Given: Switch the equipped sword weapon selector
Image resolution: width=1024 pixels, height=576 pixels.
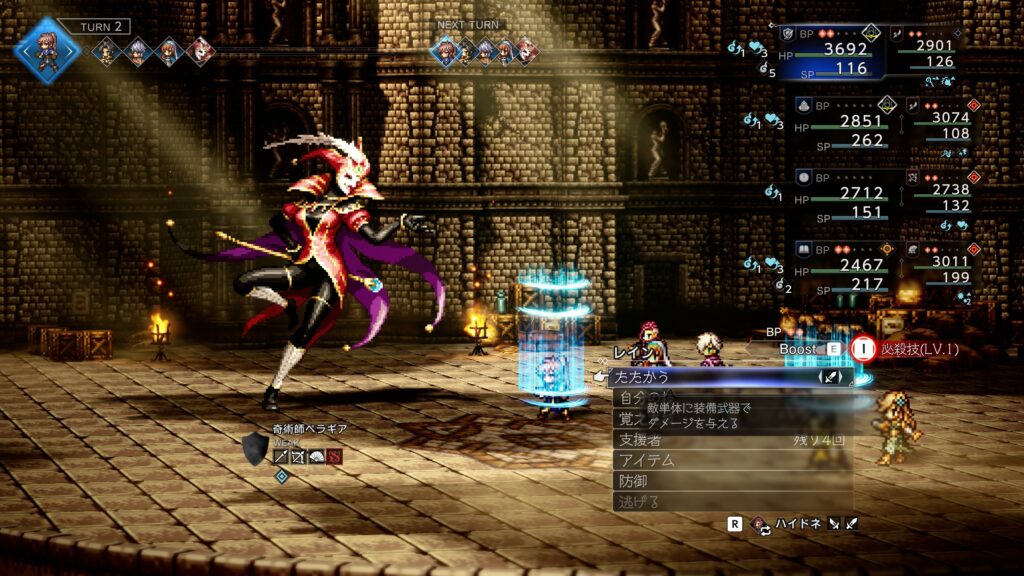Looking at the screenshot, I should pyautogui.click(x=832, y=377).
